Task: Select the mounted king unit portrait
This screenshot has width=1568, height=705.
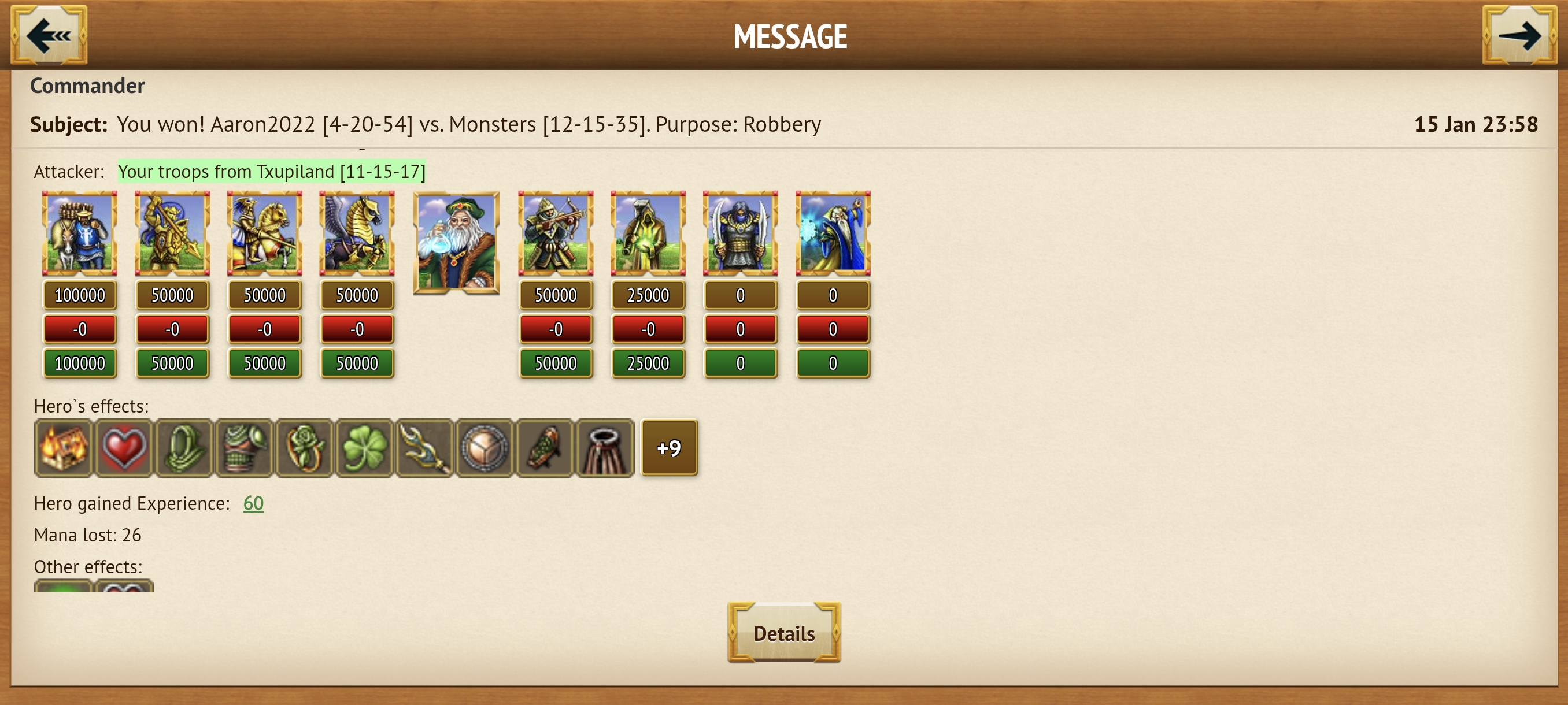Action: (x=79, y=233)
